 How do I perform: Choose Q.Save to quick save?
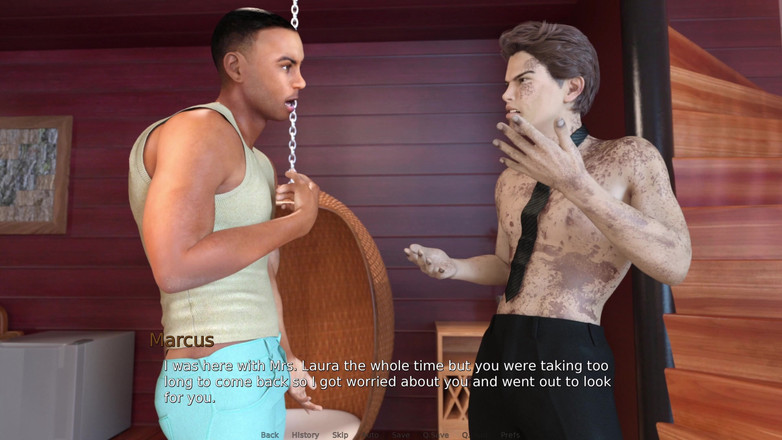pos(435,435)
